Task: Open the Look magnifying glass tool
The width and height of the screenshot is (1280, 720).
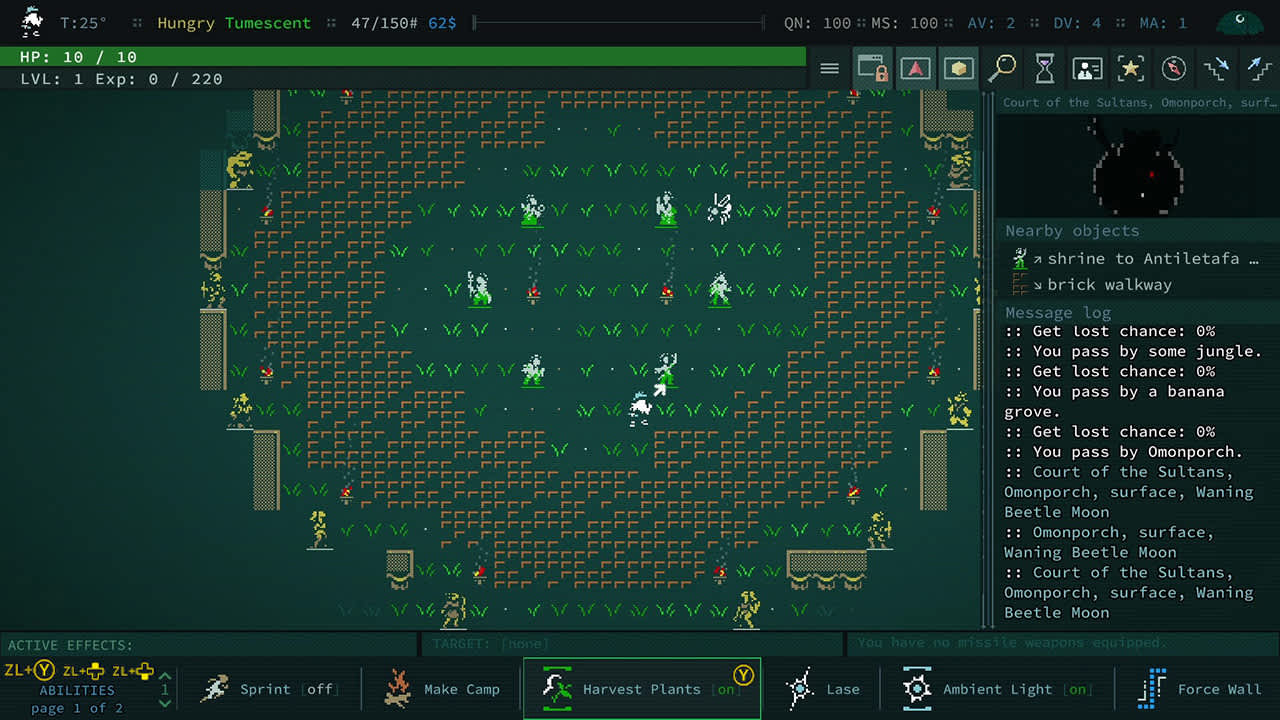Action: pos(1001,68)
